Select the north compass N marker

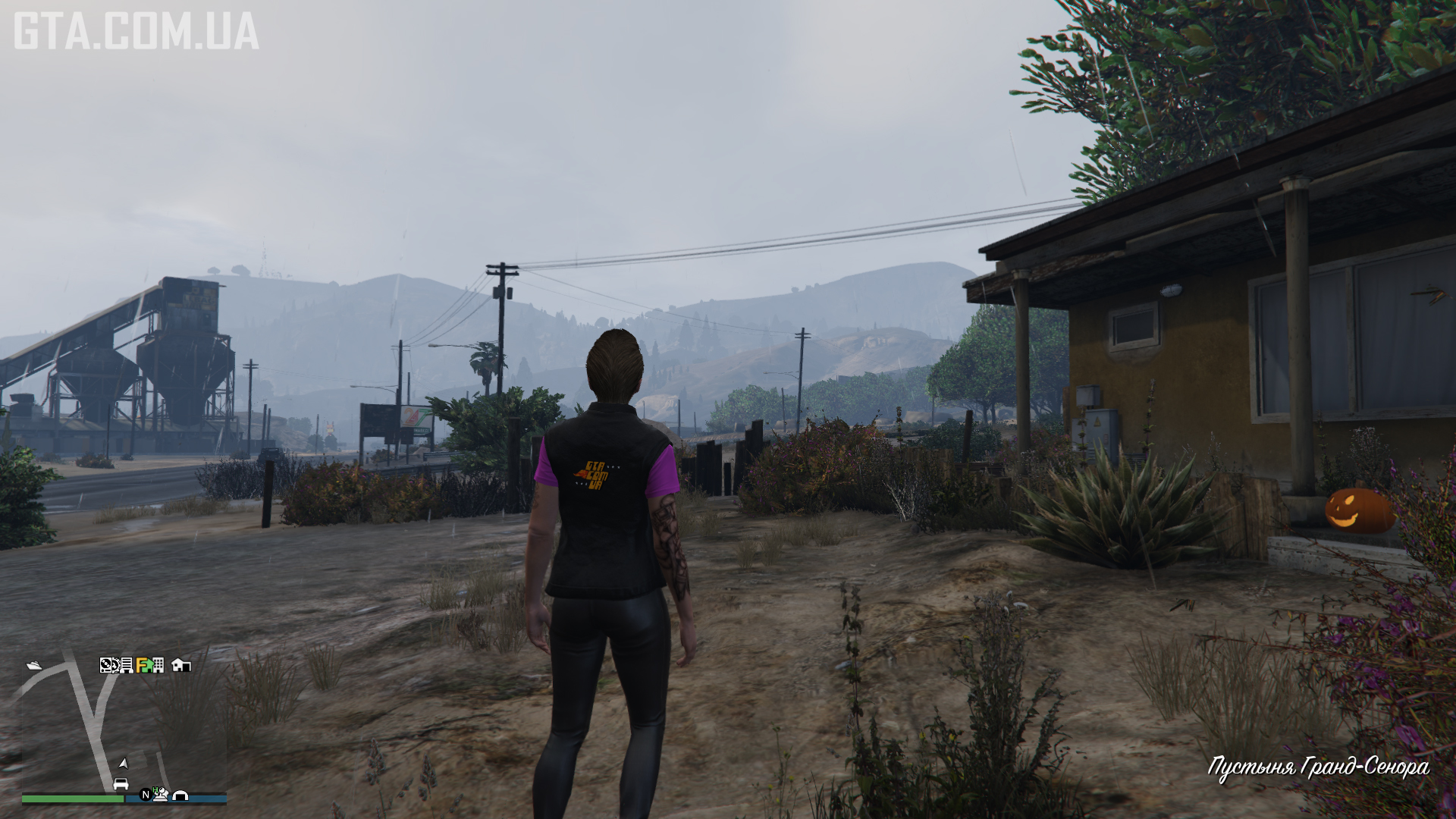146,795
